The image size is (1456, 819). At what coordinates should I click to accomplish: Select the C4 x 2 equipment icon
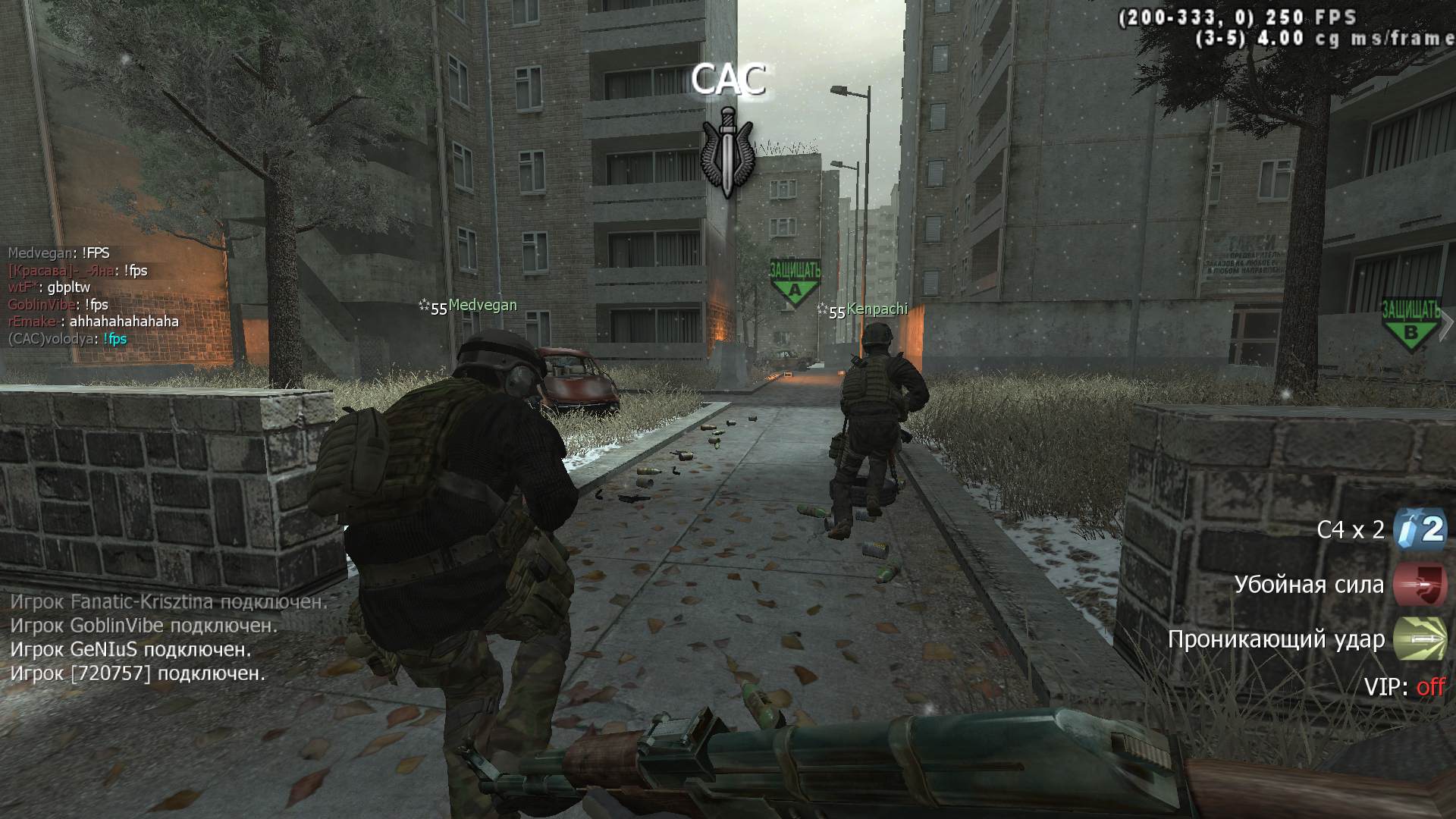(1420, 529)
